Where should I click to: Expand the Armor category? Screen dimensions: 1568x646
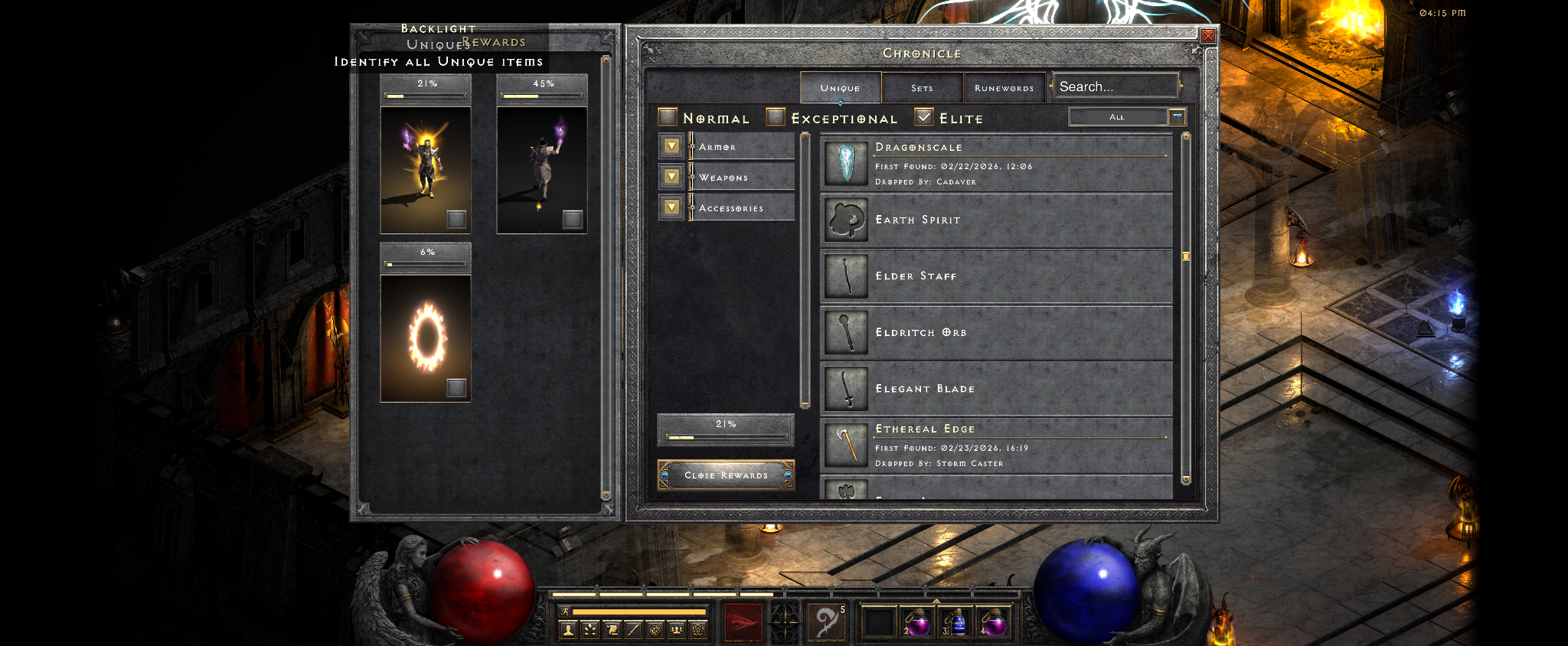(x=671, y=146)
